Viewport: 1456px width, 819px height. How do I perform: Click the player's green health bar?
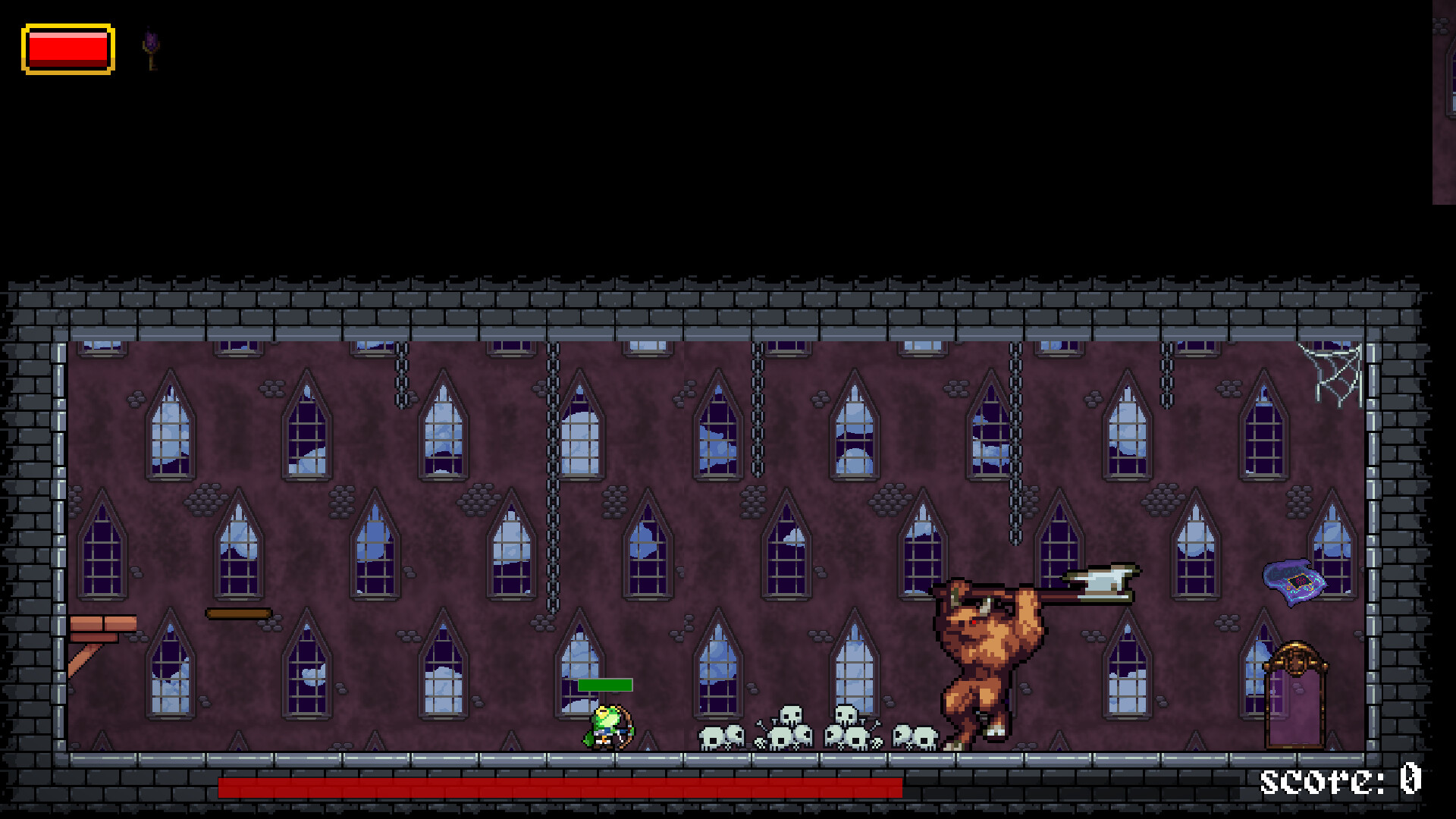pyautogui.click(x=605, y=685)
